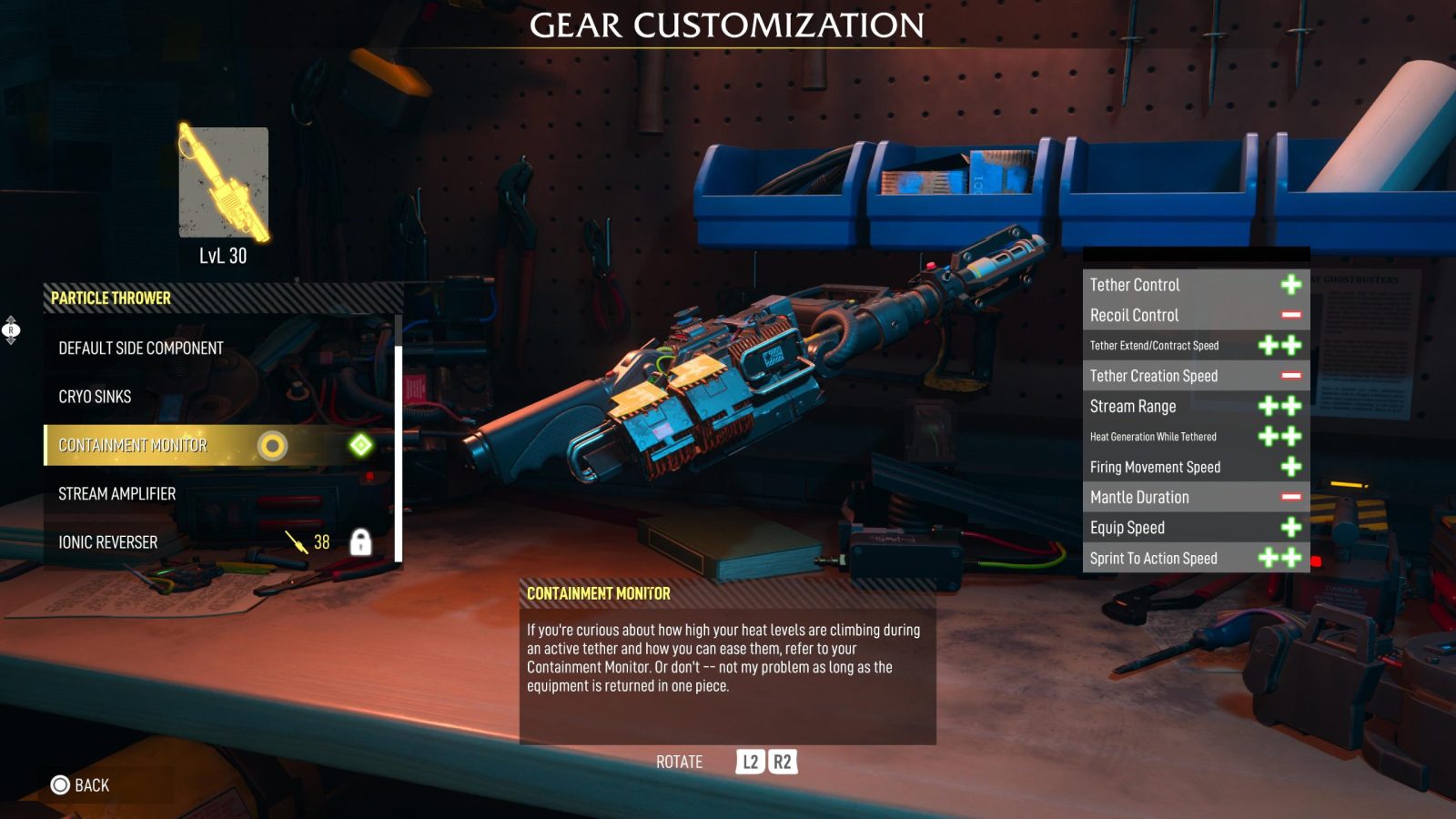
Task: Click the Particle Thrower gear thumbnail
Action: click(223, 183)
